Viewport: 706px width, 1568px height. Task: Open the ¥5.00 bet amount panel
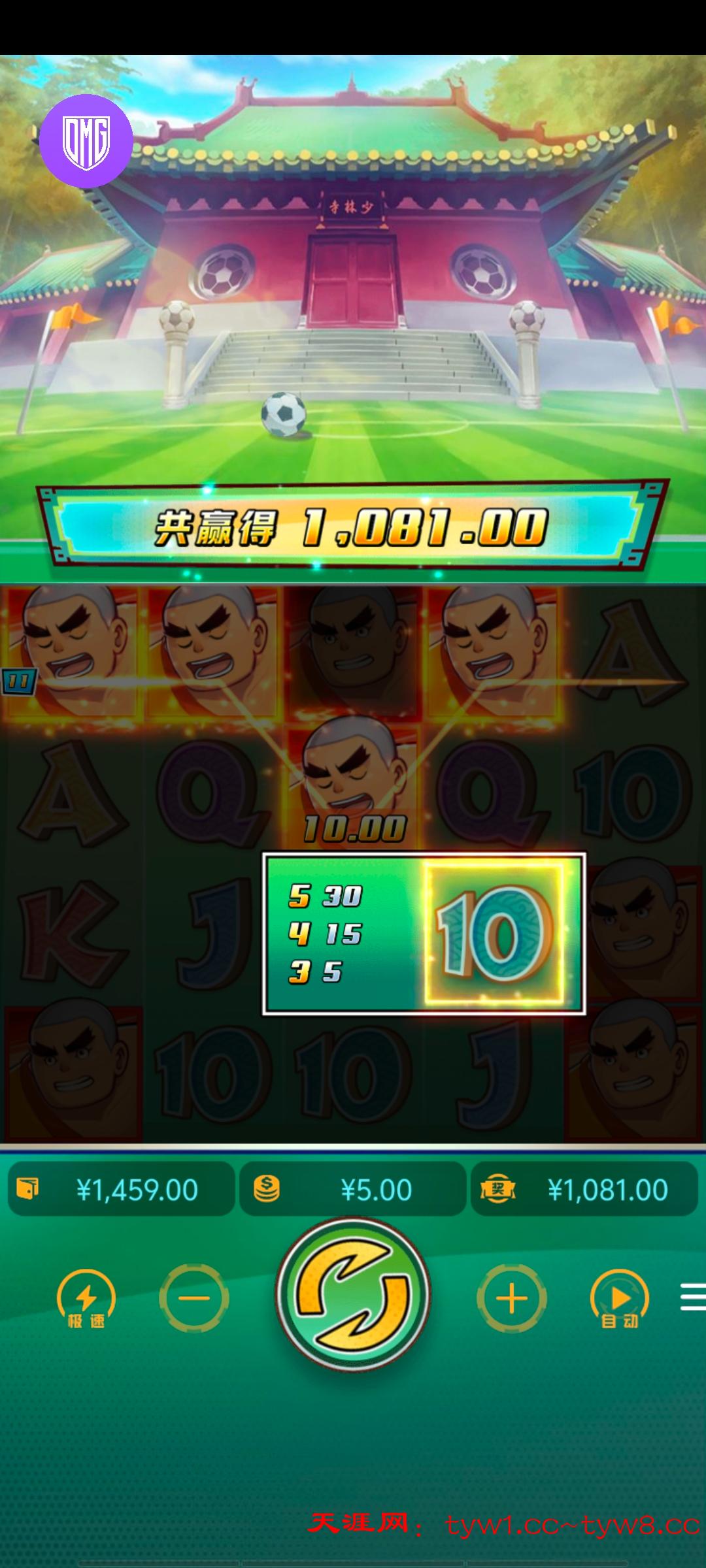(x=353, y=1190)
